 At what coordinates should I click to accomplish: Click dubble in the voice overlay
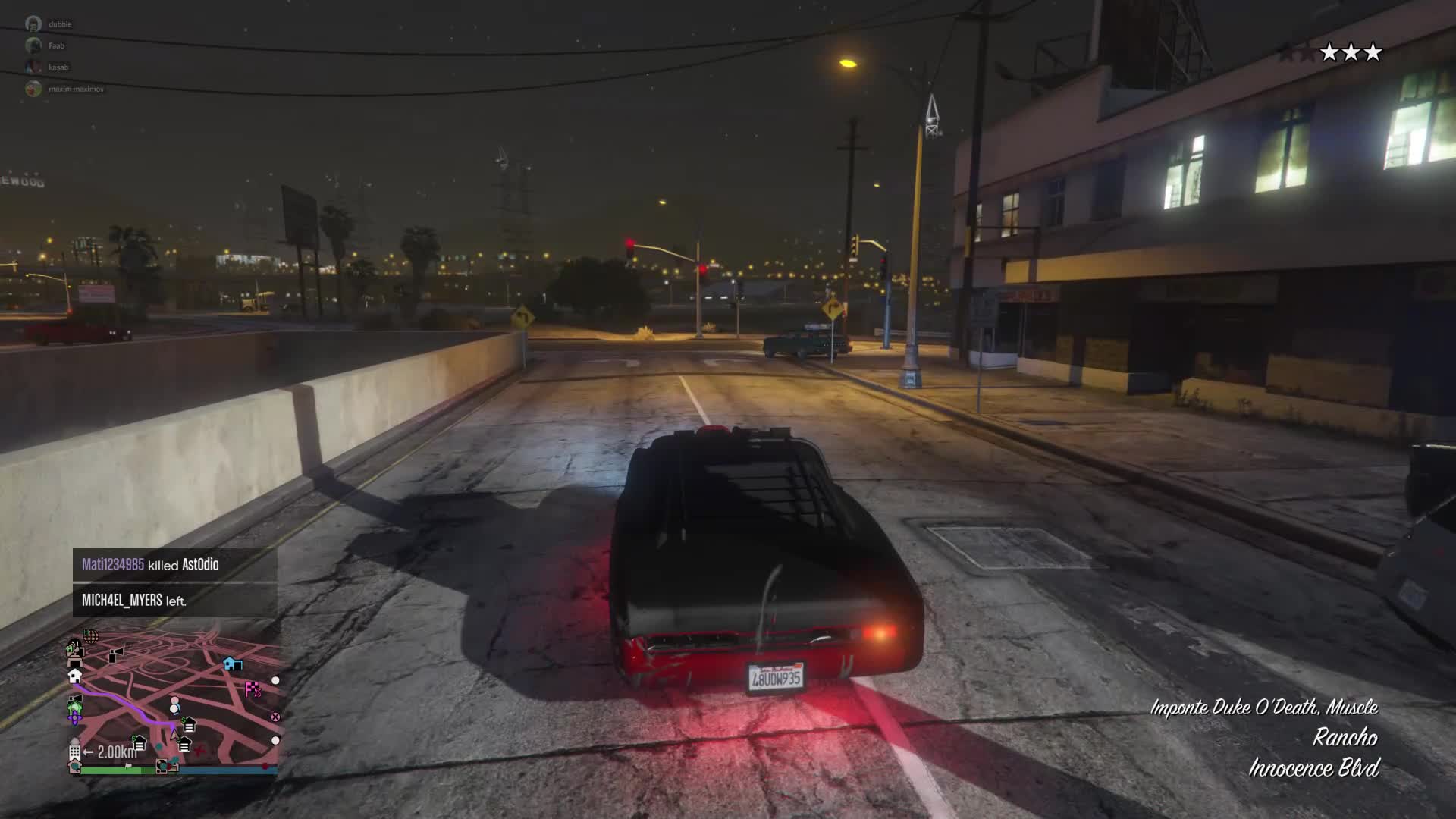[x=60, y=24]
